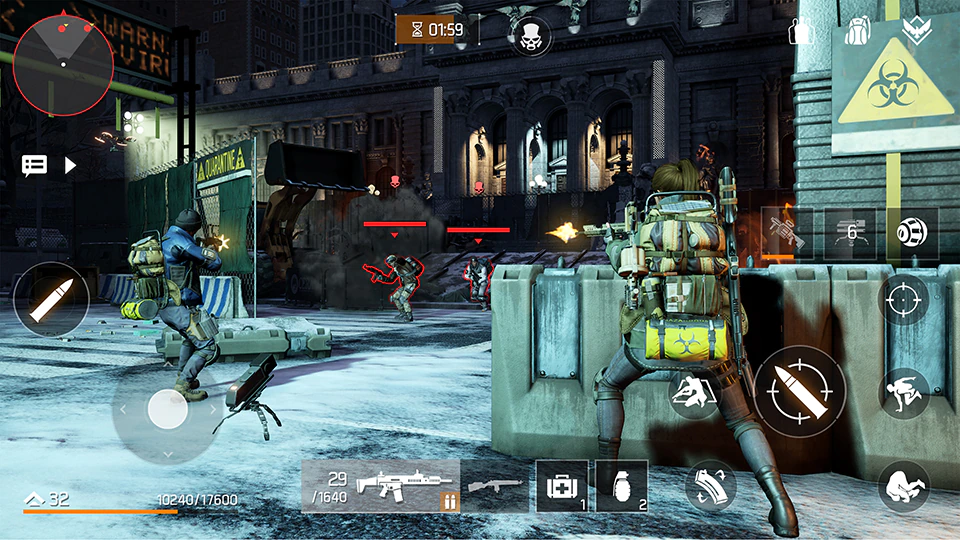
Task: Open the squad members icon
Action: tap(802, 30)
